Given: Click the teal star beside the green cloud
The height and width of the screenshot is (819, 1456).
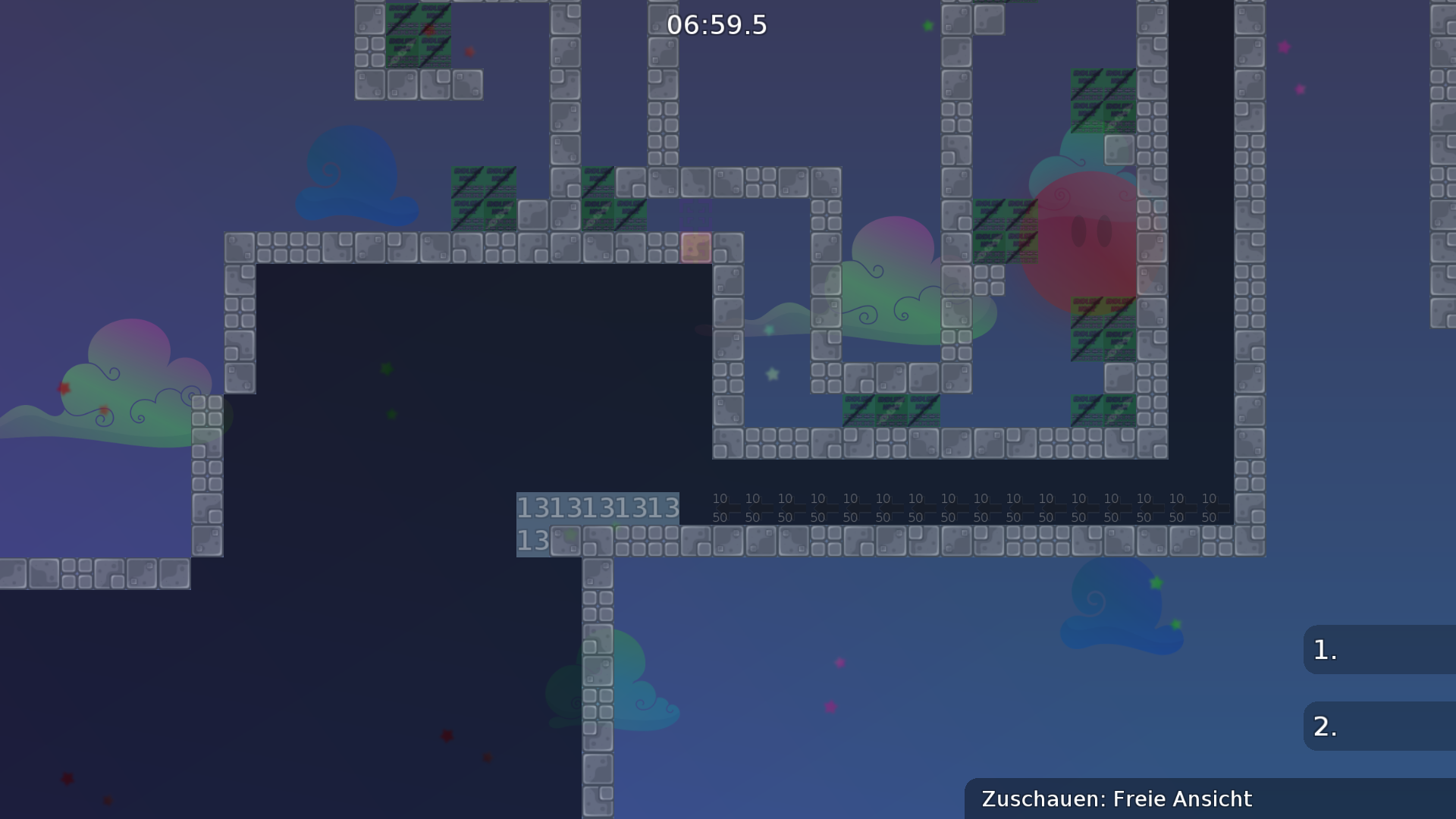Looking at the screenshot, I should 768,330.
